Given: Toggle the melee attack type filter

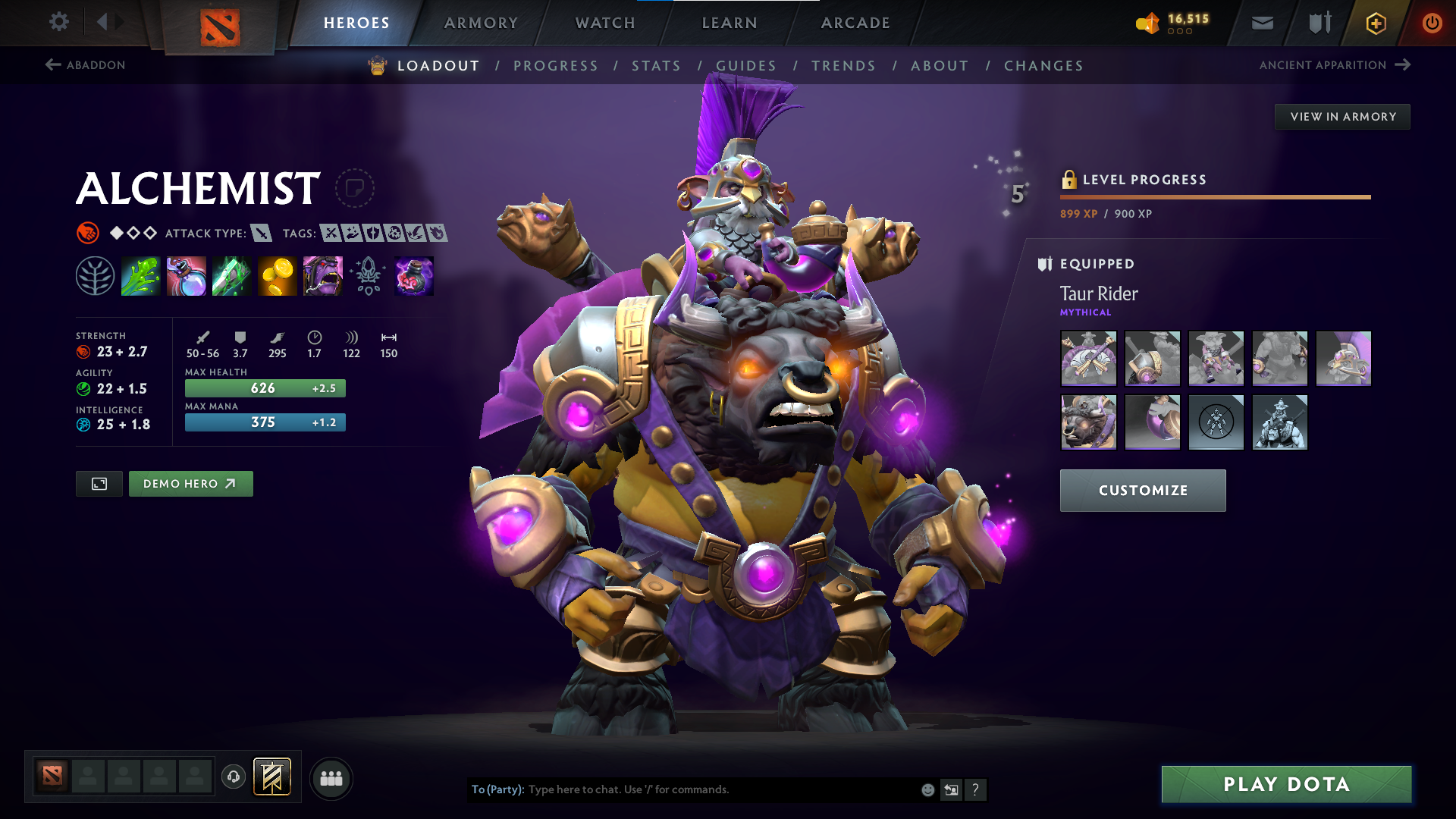Looking at the screenshot, I should [262, 234].
